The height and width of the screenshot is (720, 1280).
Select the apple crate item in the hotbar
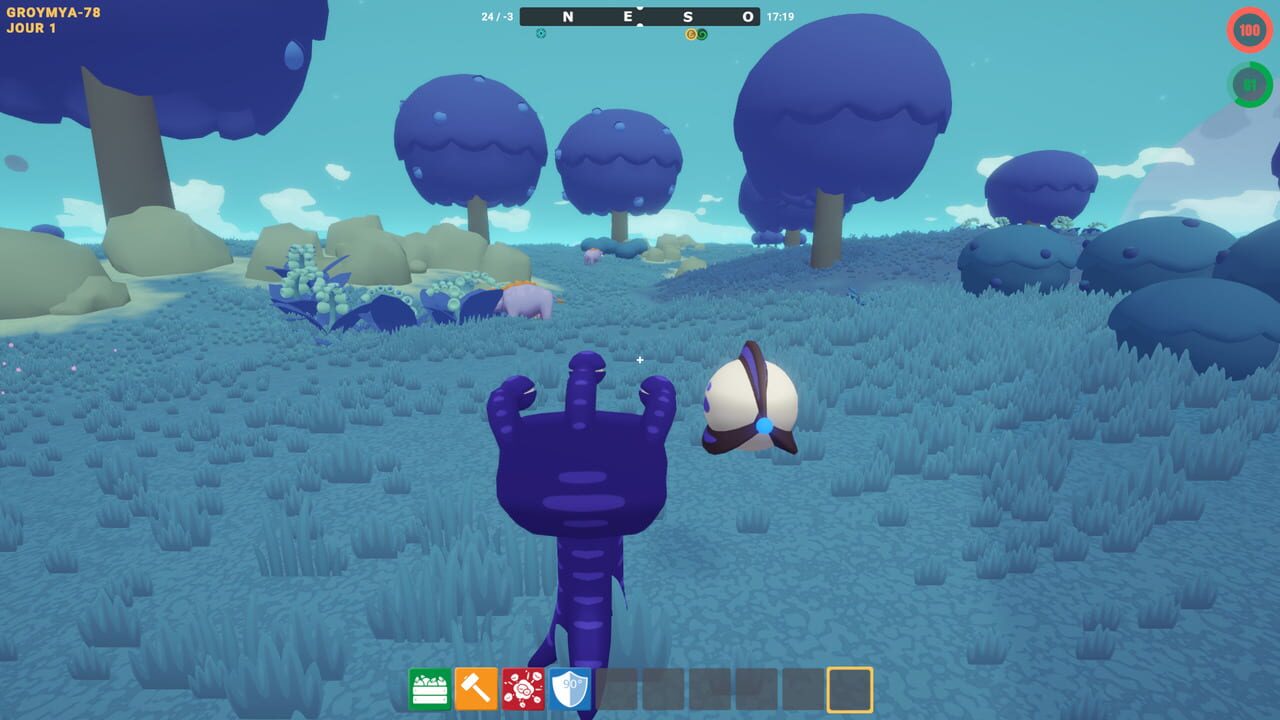click(428, 689)
